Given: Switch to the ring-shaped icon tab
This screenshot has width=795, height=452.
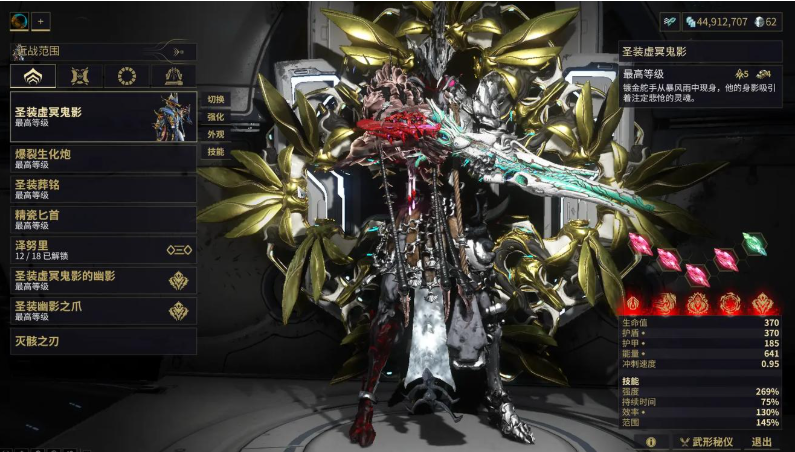Looking at the screenshot, I should pos(127,76).
